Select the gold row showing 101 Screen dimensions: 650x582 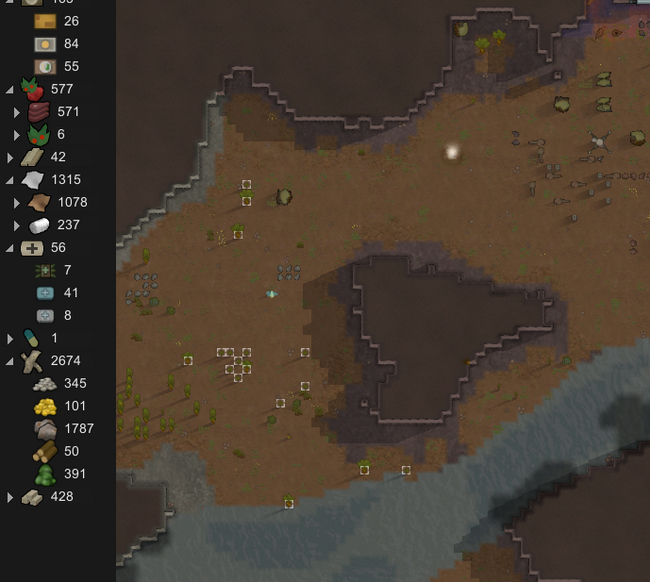pos(60,406)
